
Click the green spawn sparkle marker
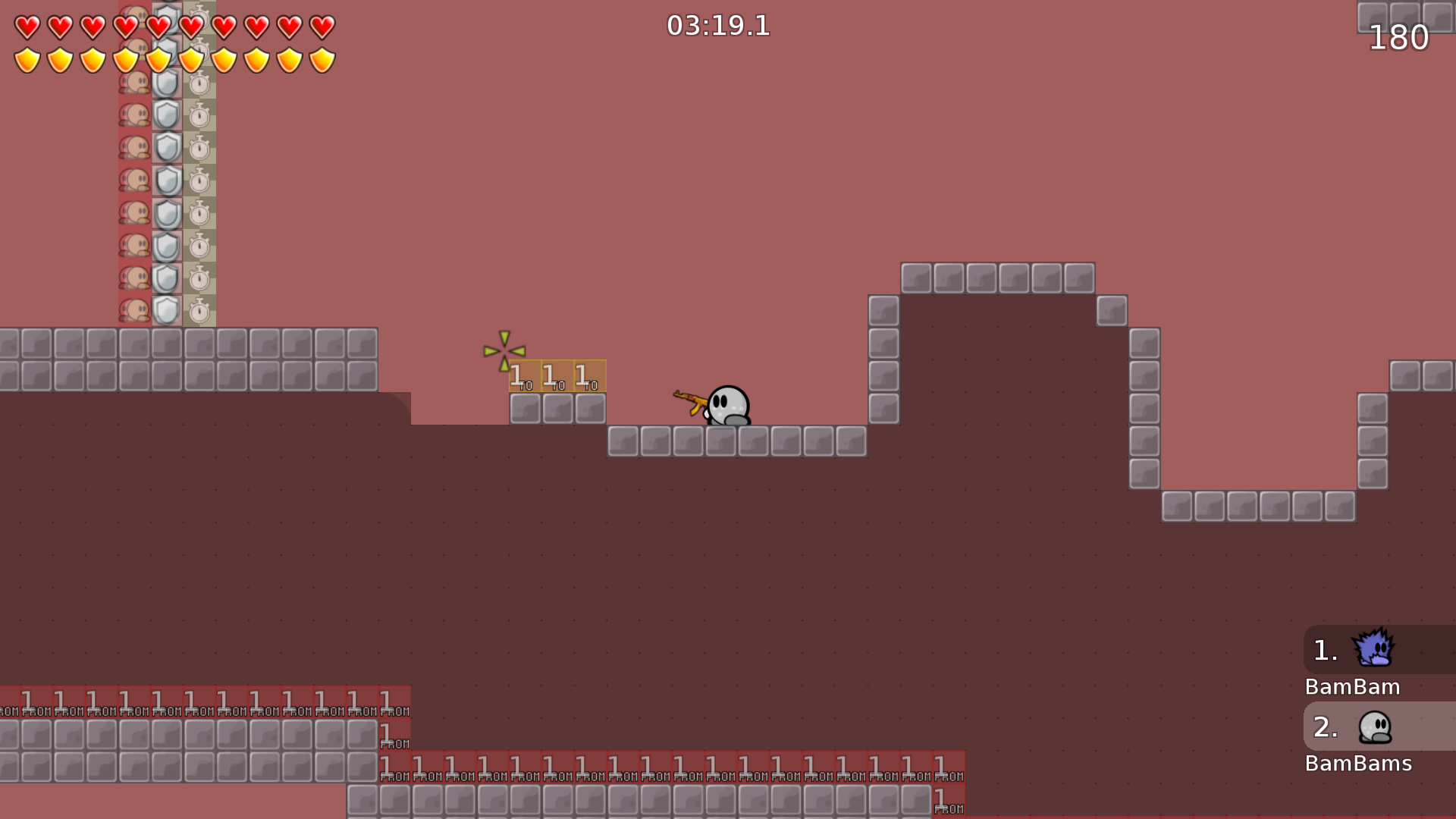504,351
